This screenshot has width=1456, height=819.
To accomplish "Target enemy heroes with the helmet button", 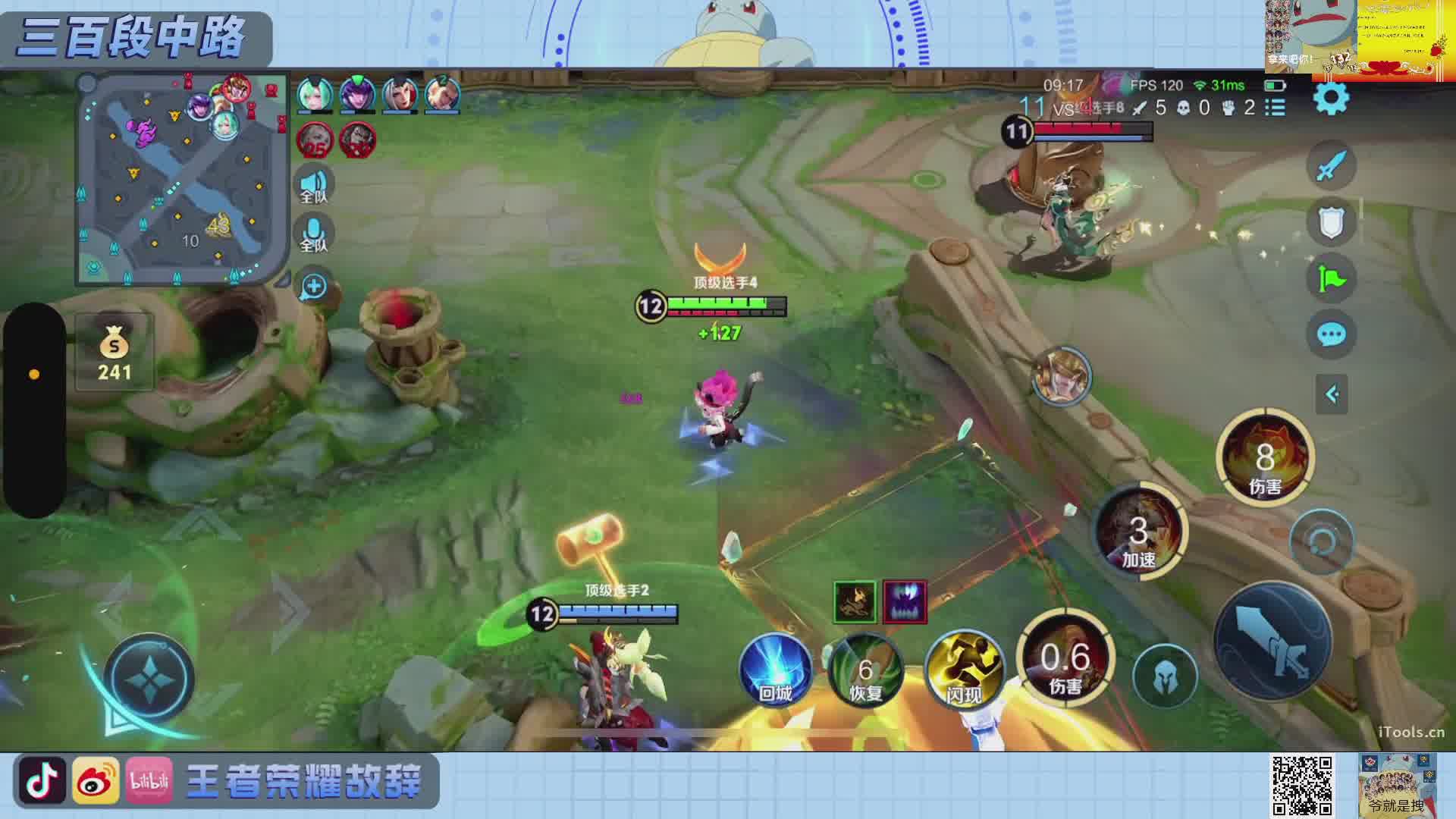I will (1165, 677).
